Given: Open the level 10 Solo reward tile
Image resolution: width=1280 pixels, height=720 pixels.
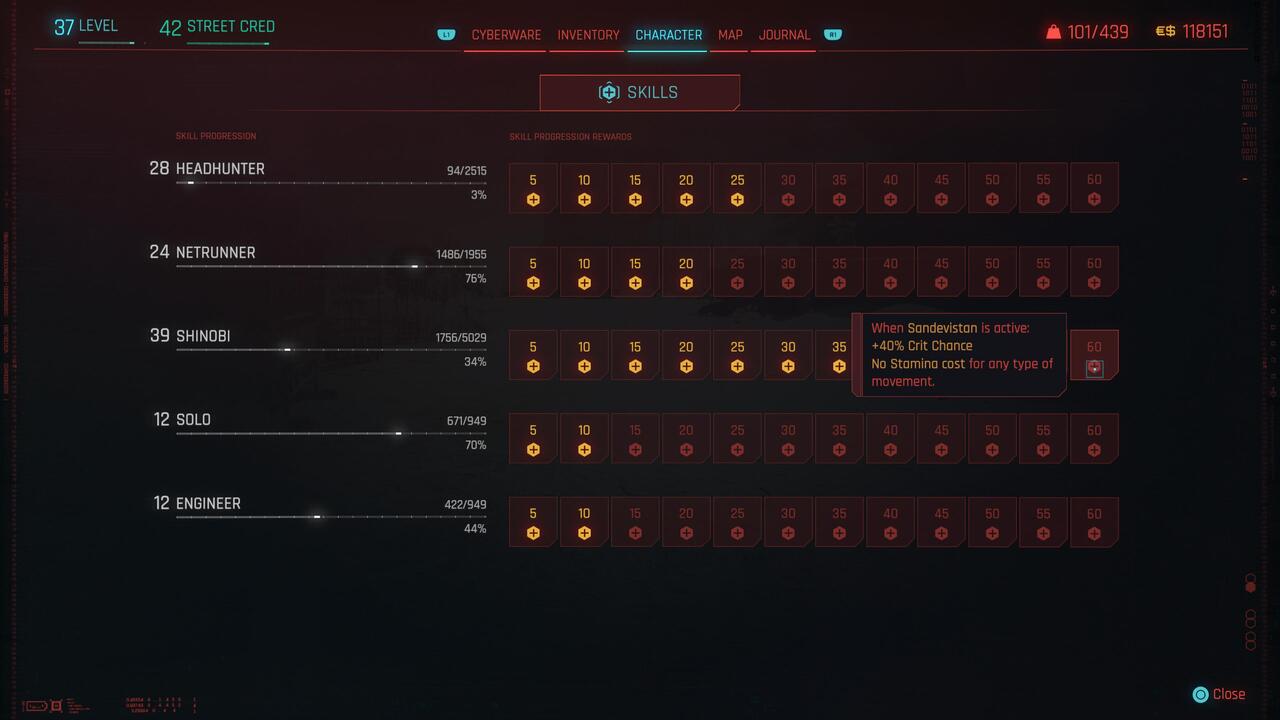Looking at the screenshot, I should tap(584, 438).
